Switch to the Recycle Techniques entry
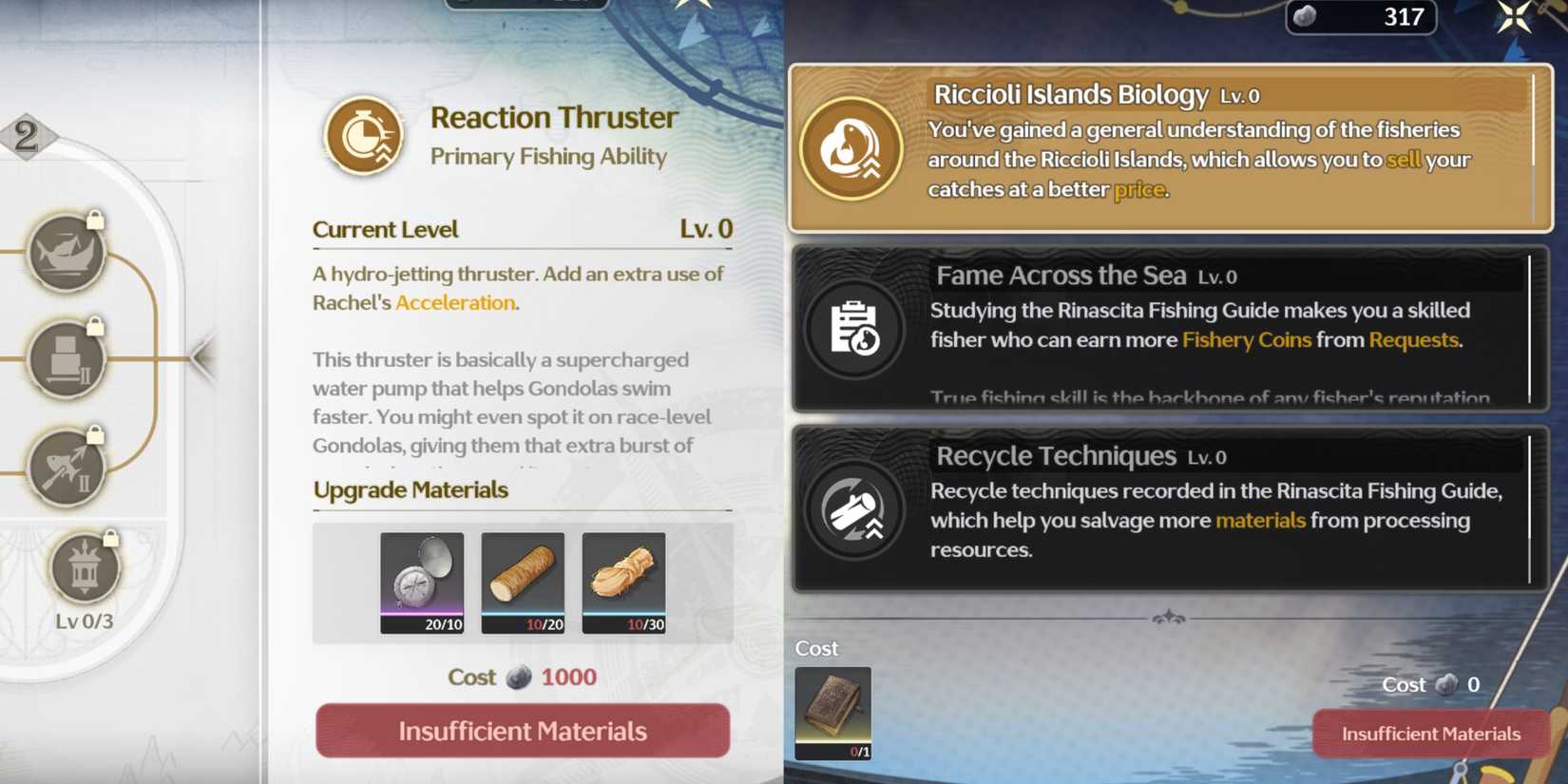This screenshot has height=784, width=1568. click(x=1169, y=509)
